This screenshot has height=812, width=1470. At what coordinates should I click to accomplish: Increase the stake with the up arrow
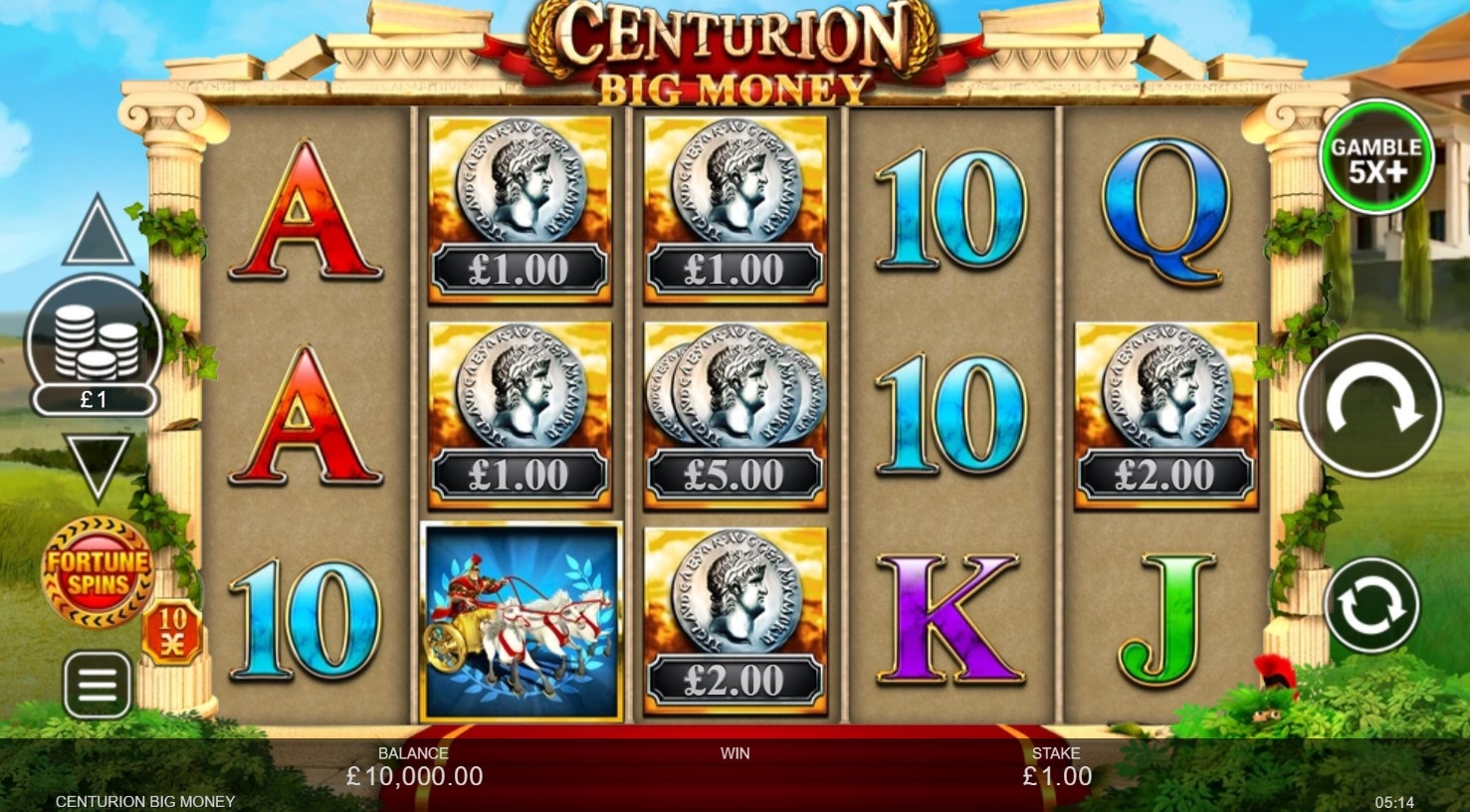[x=98, y=232]
